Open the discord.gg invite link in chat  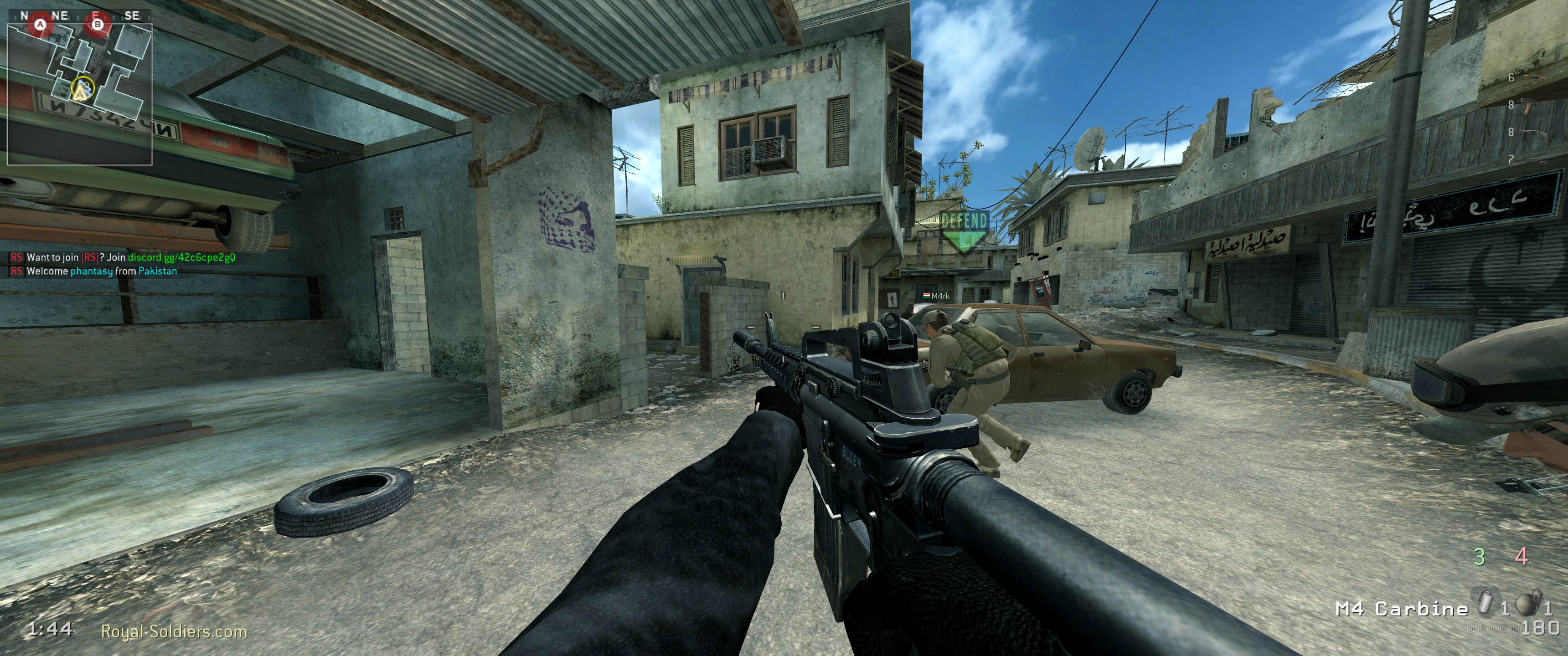(x=181, y=257)
